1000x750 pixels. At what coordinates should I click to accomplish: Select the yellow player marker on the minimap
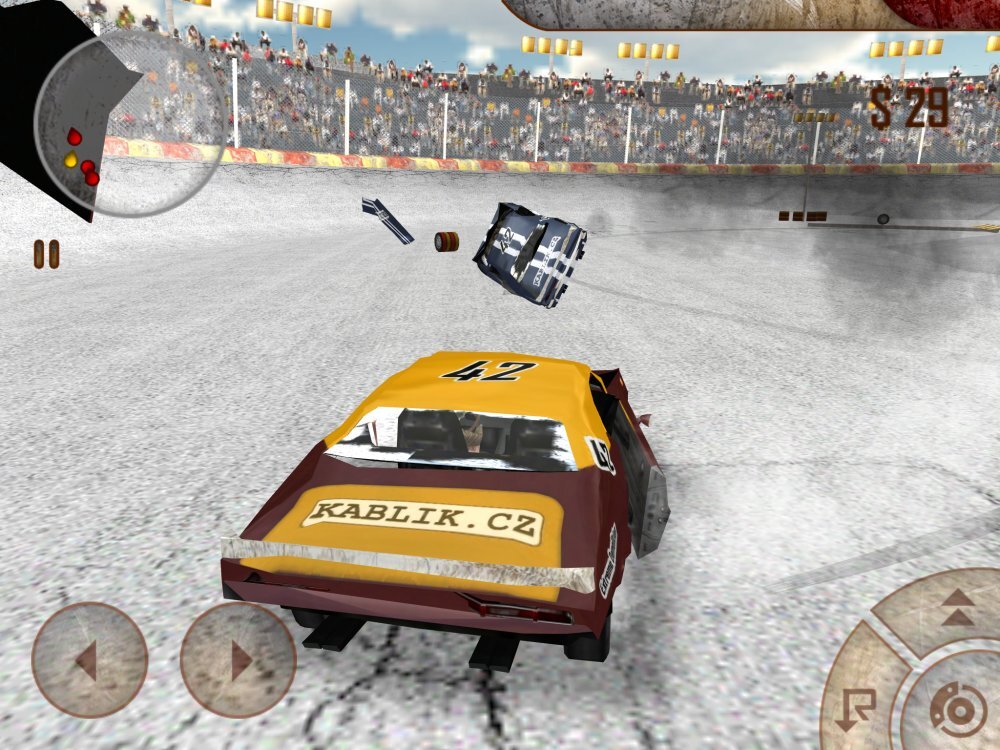click(71, 159)
